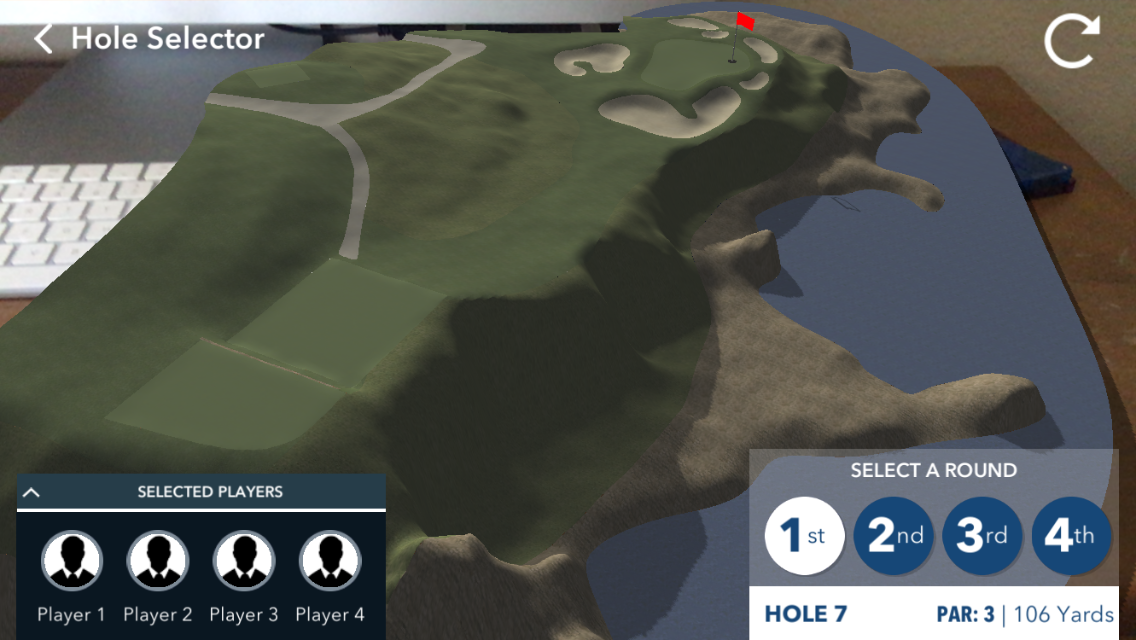The width and height of the screenshot is (1136, 640).
Task: Tap the circular reset arrow icon
Action: click(x=1071, y=43)
